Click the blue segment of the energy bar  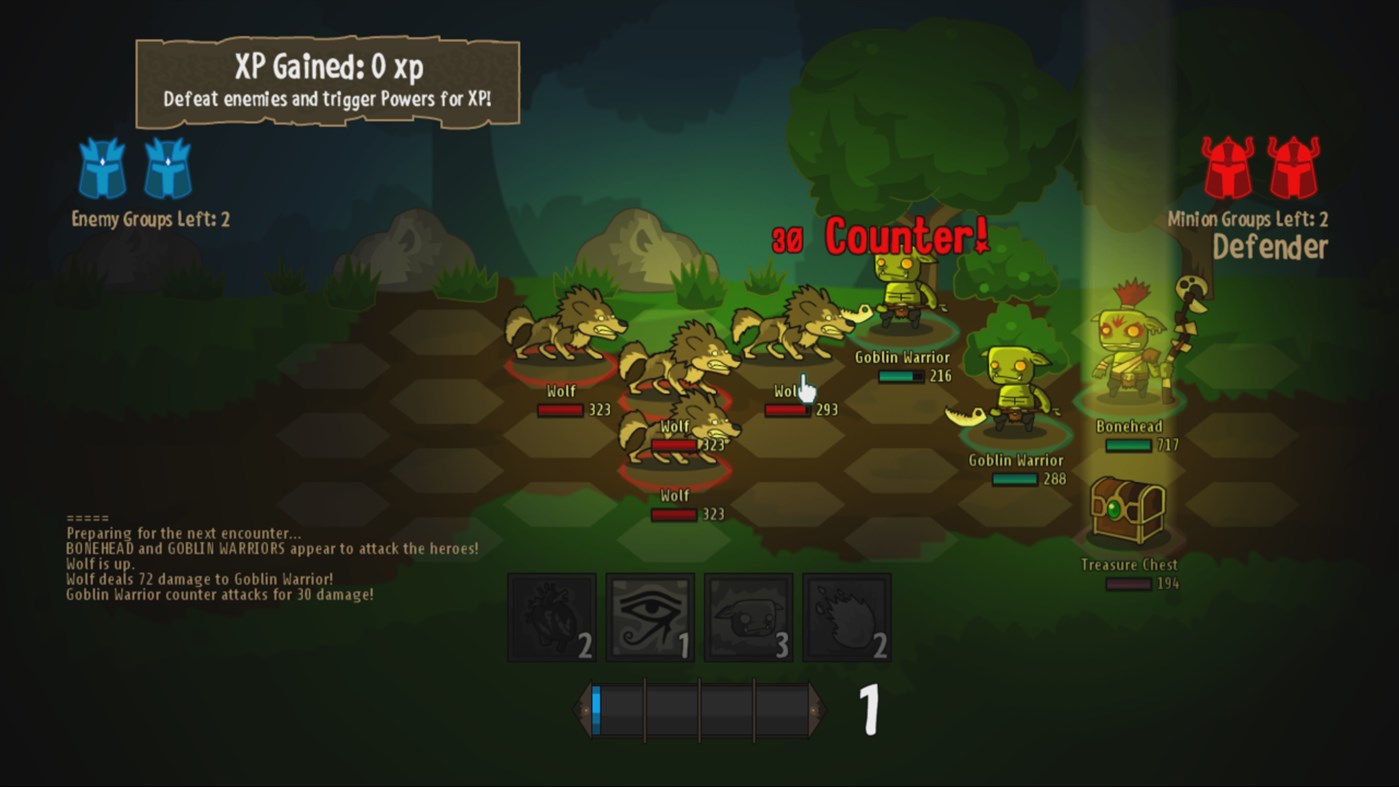(x=598, y=708)
